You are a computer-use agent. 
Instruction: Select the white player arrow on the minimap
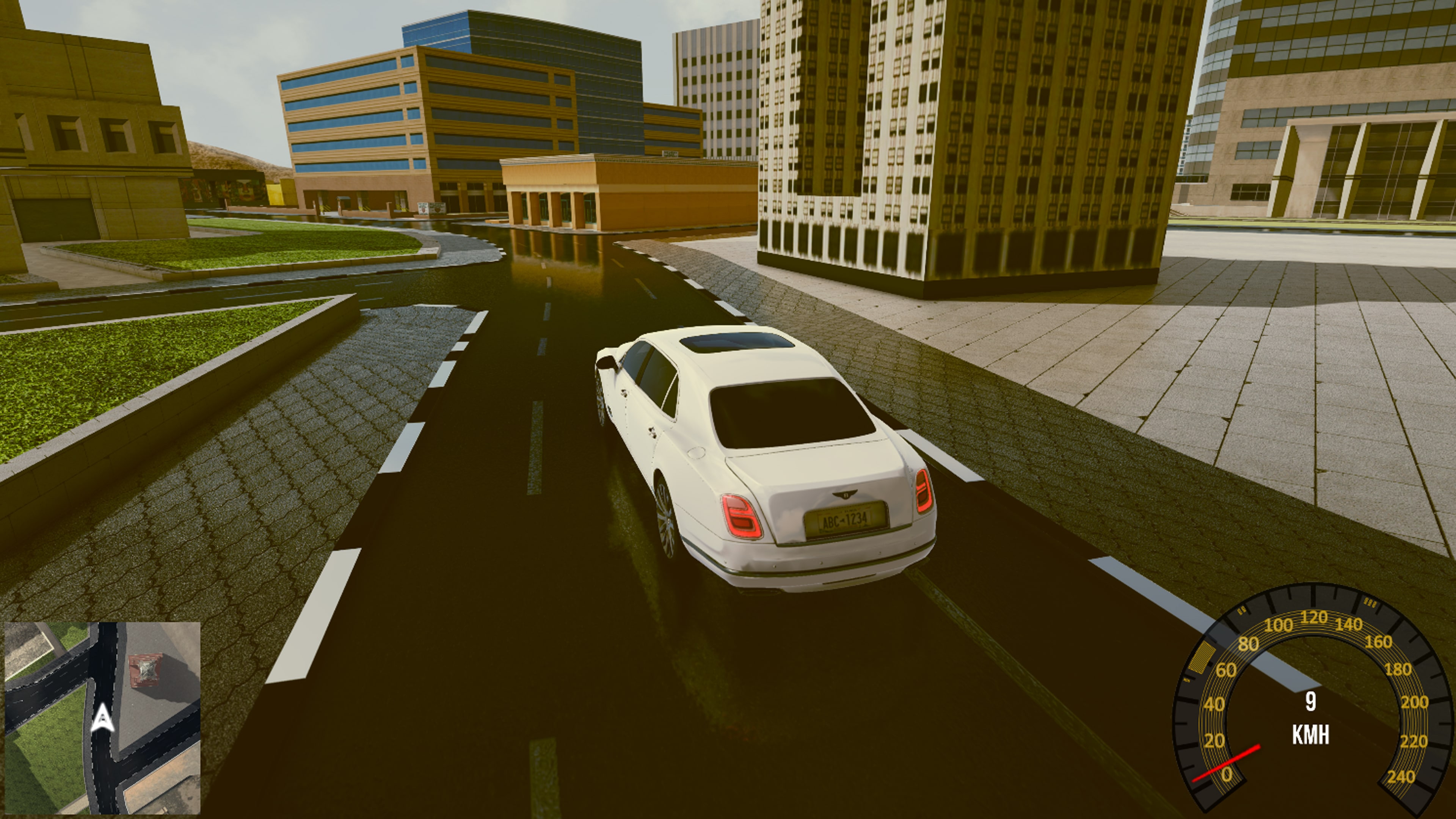104,720
